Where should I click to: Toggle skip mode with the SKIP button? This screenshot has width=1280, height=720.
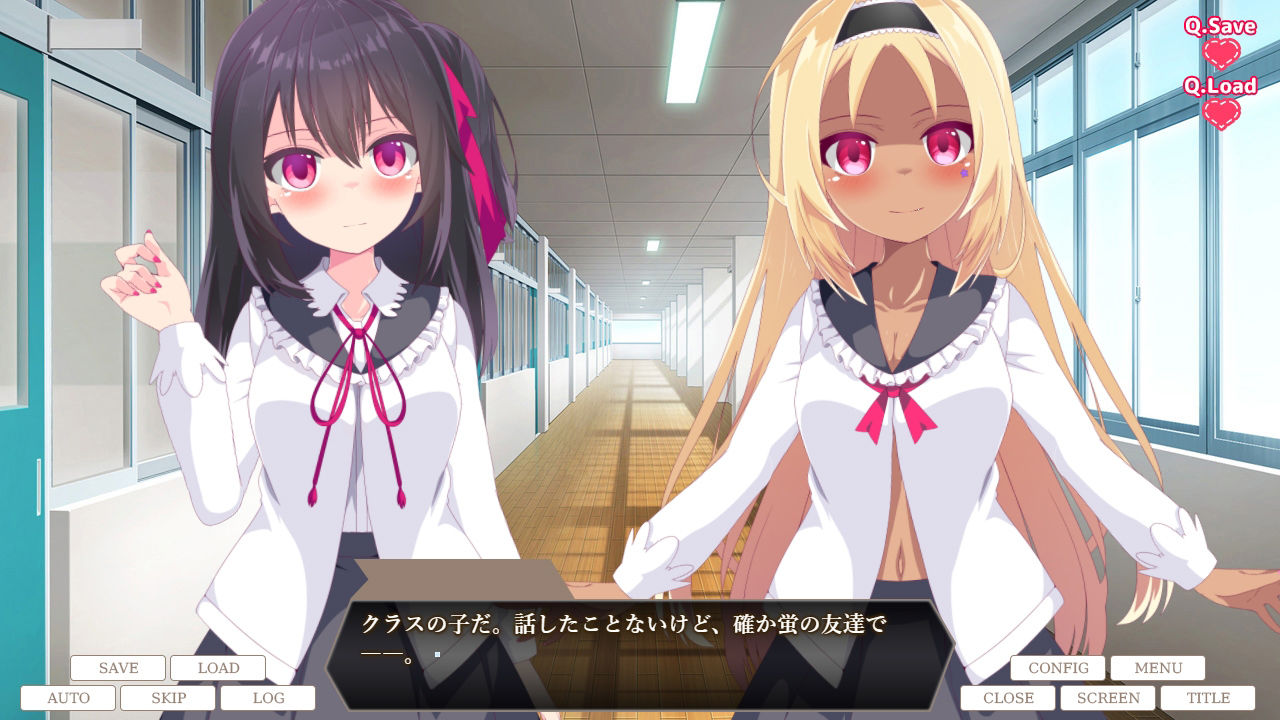pos(168,697)
